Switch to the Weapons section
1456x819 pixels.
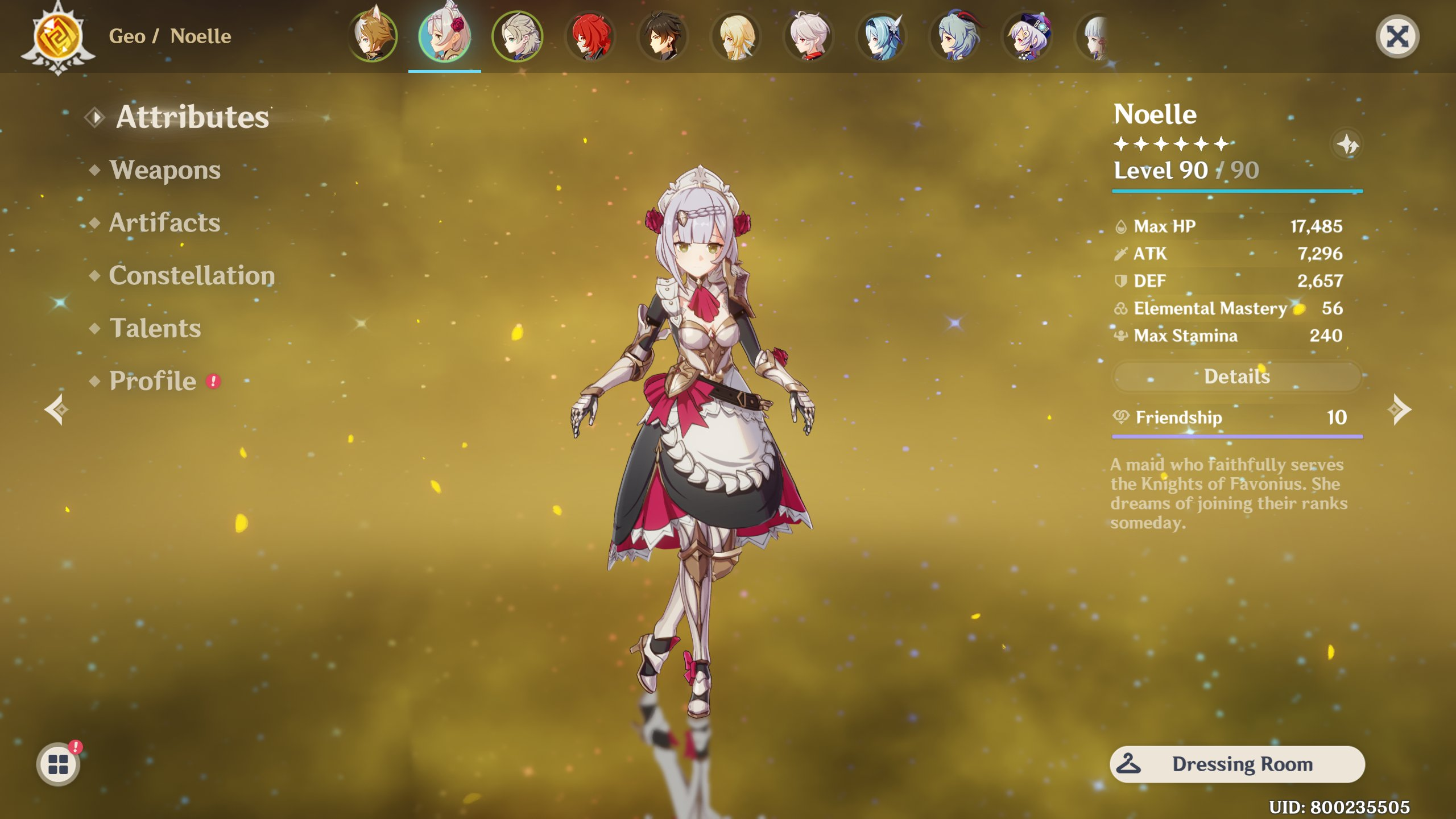coord(165,169)
